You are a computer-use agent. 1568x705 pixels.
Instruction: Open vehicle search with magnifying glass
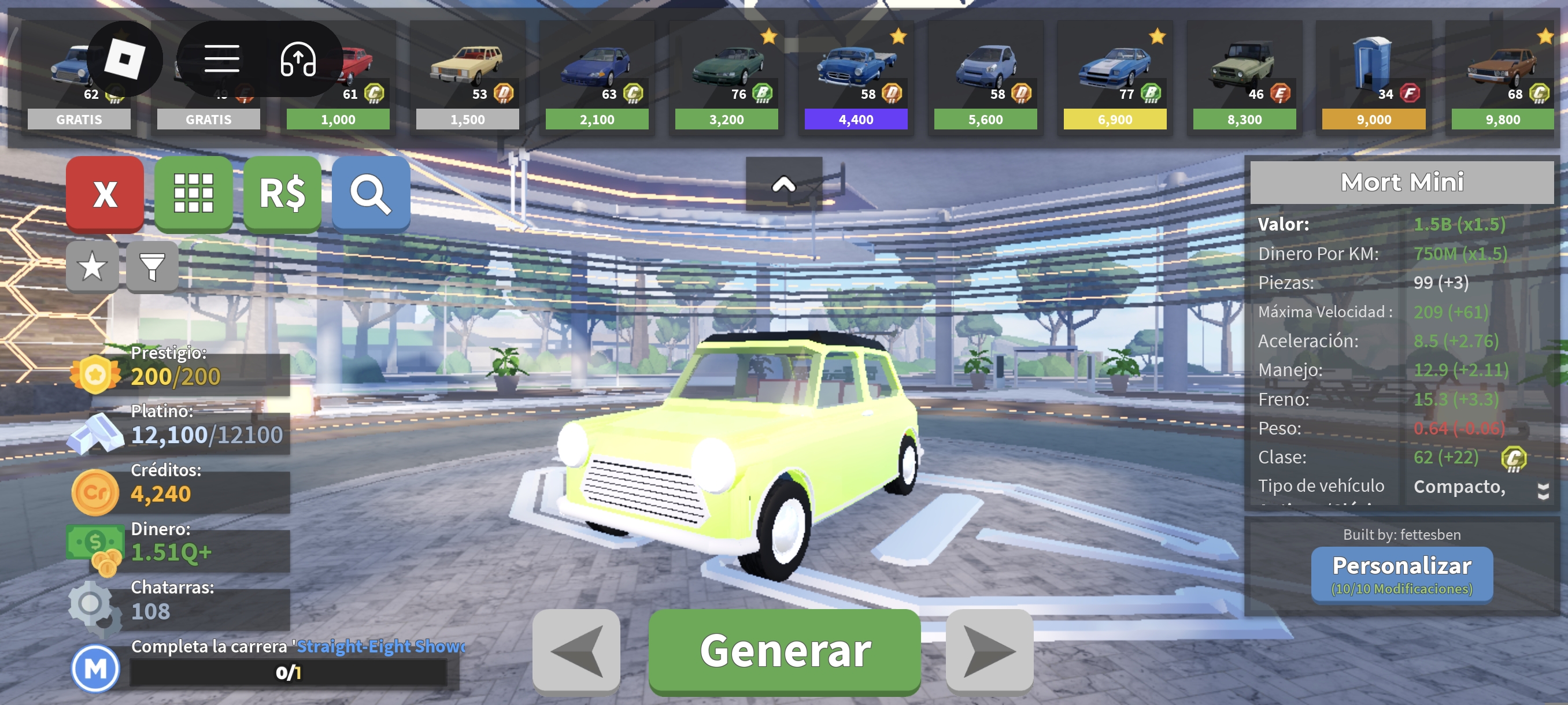click(x=370, y=194)
